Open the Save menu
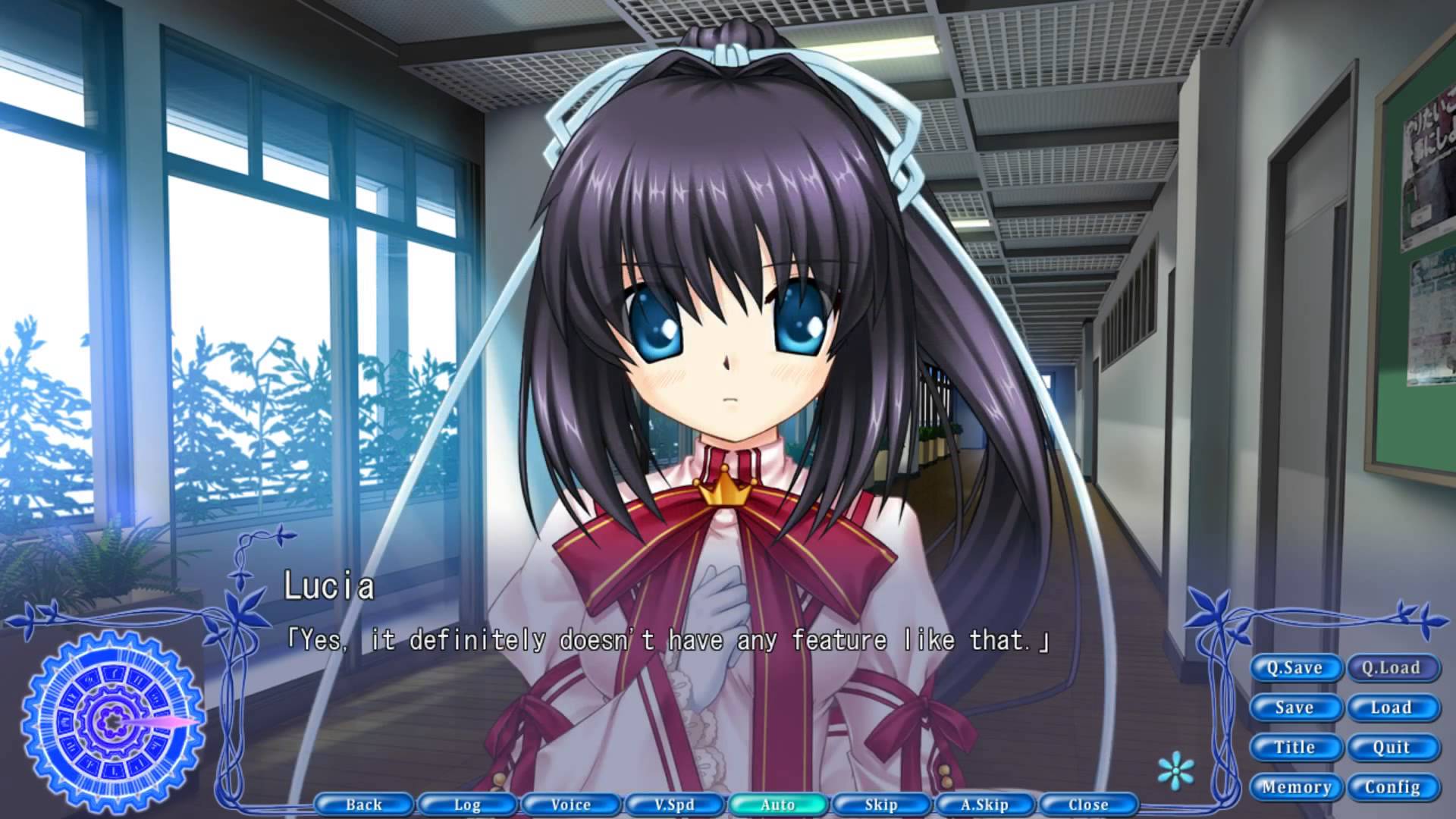Viewport: 1456px width, 819px height. 1294,708
